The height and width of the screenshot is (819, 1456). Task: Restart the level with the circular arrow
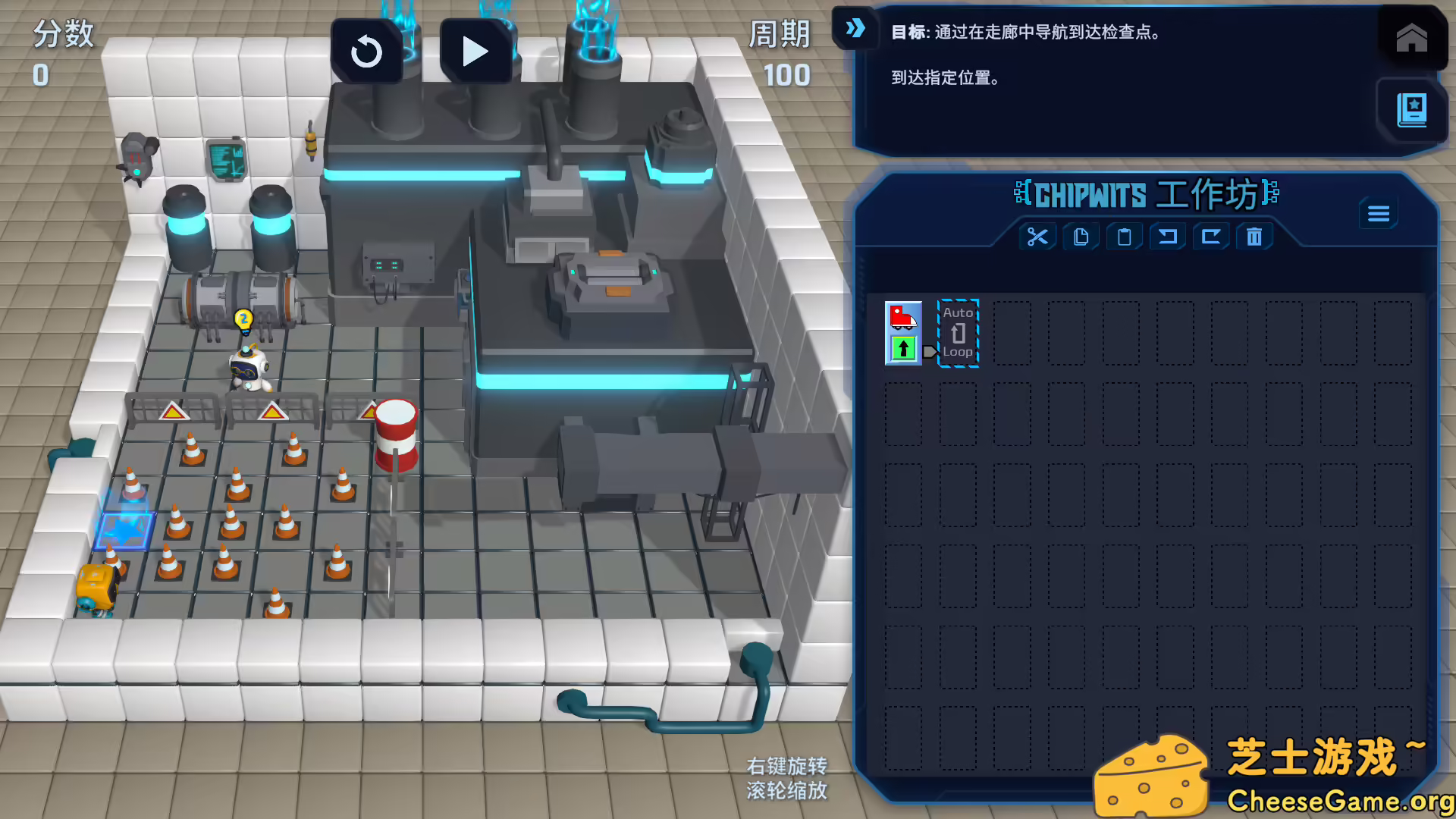click(367, 50)
